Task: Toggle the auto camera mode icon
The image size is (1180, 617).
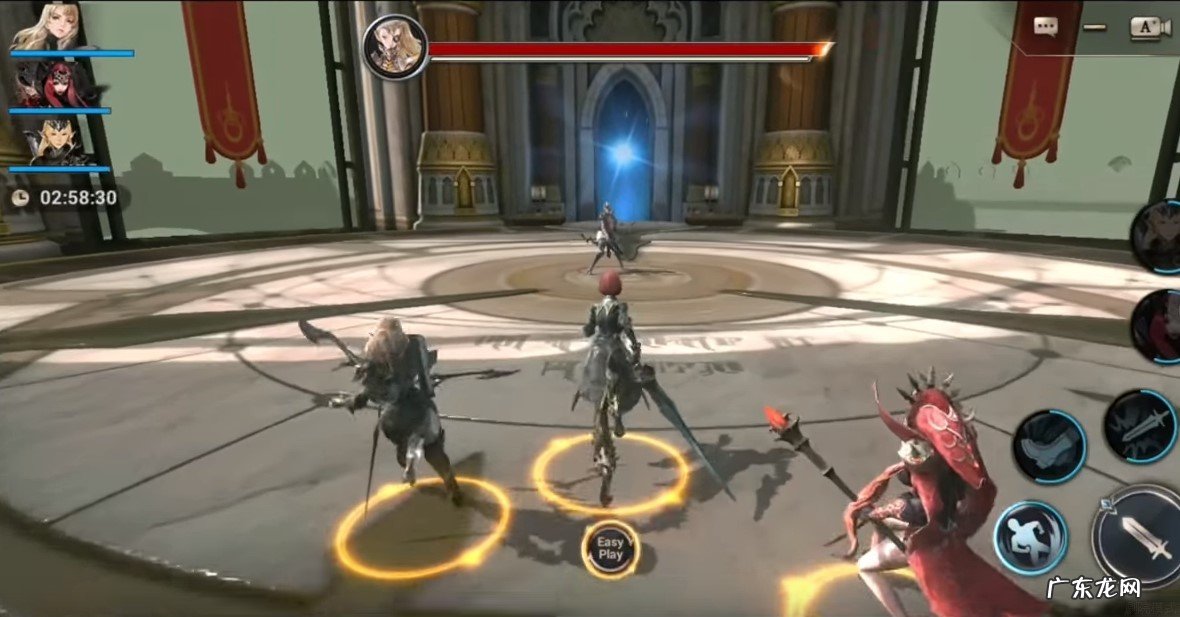Action: click(1150, 27)
